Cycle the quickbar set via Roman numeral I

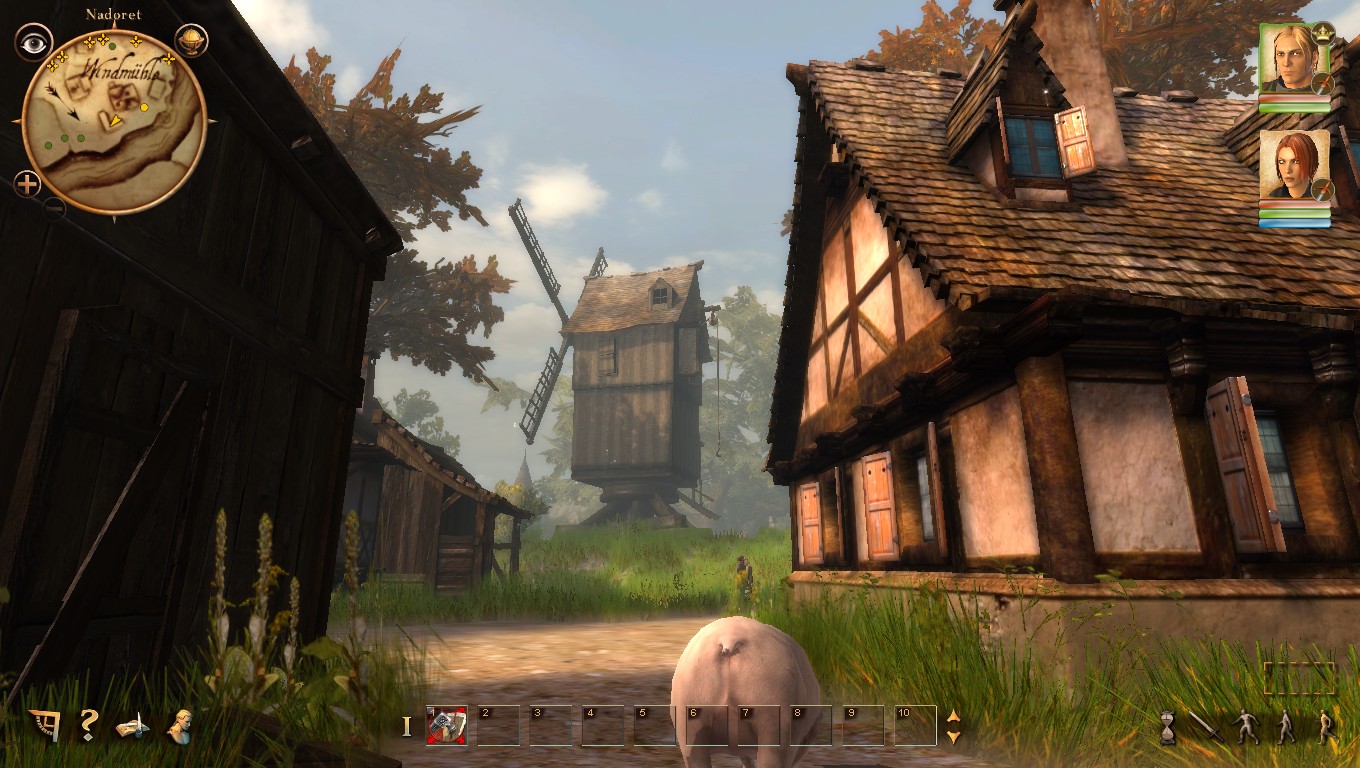pos(408,725)
